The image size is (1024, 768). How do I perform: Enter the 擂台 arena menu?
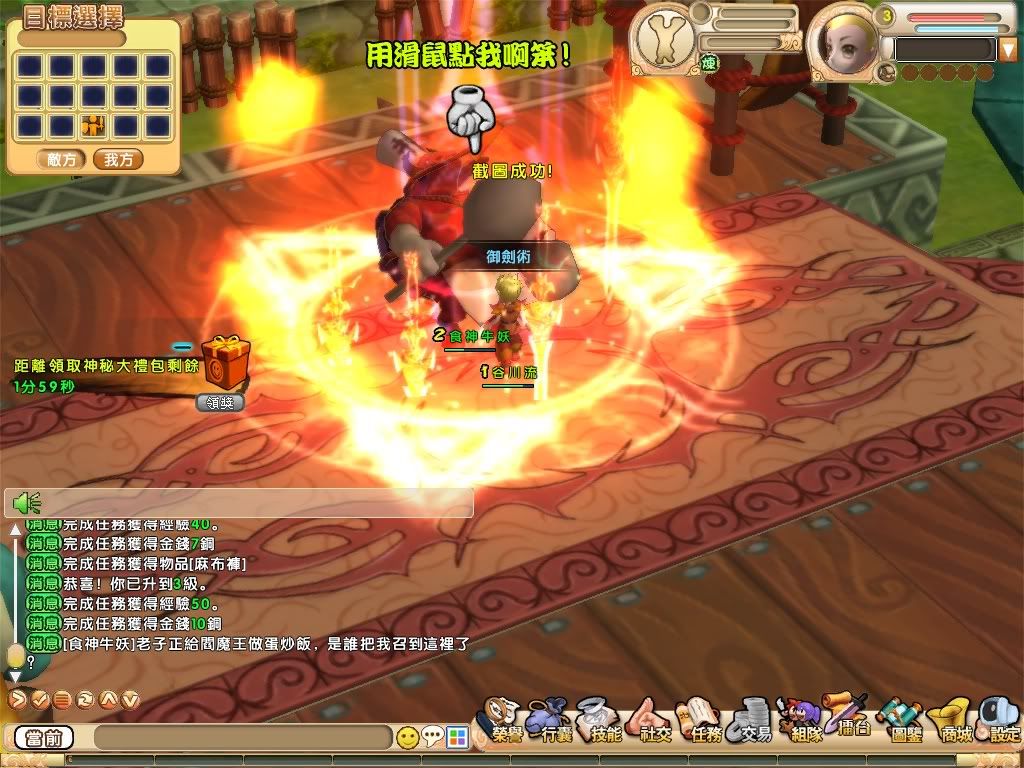coord(851,718)
